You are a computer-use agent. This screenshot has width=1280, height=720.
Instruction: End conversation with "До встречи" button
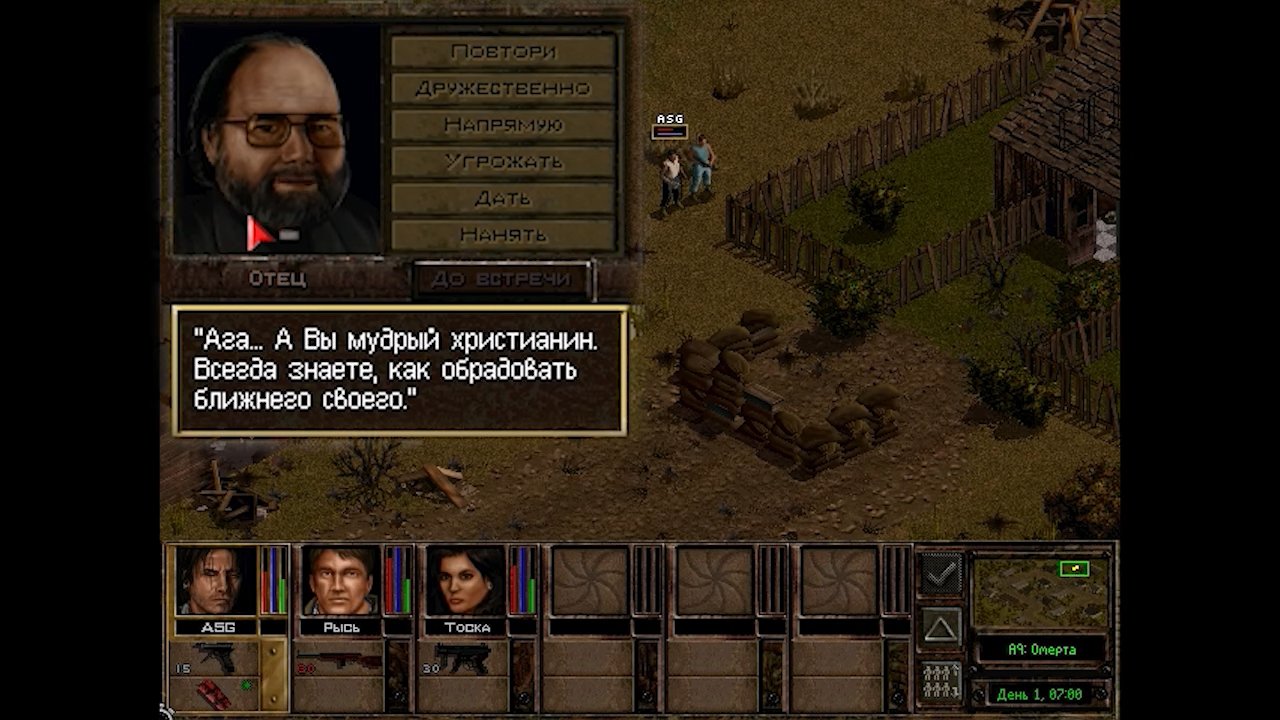click(503, 279)
